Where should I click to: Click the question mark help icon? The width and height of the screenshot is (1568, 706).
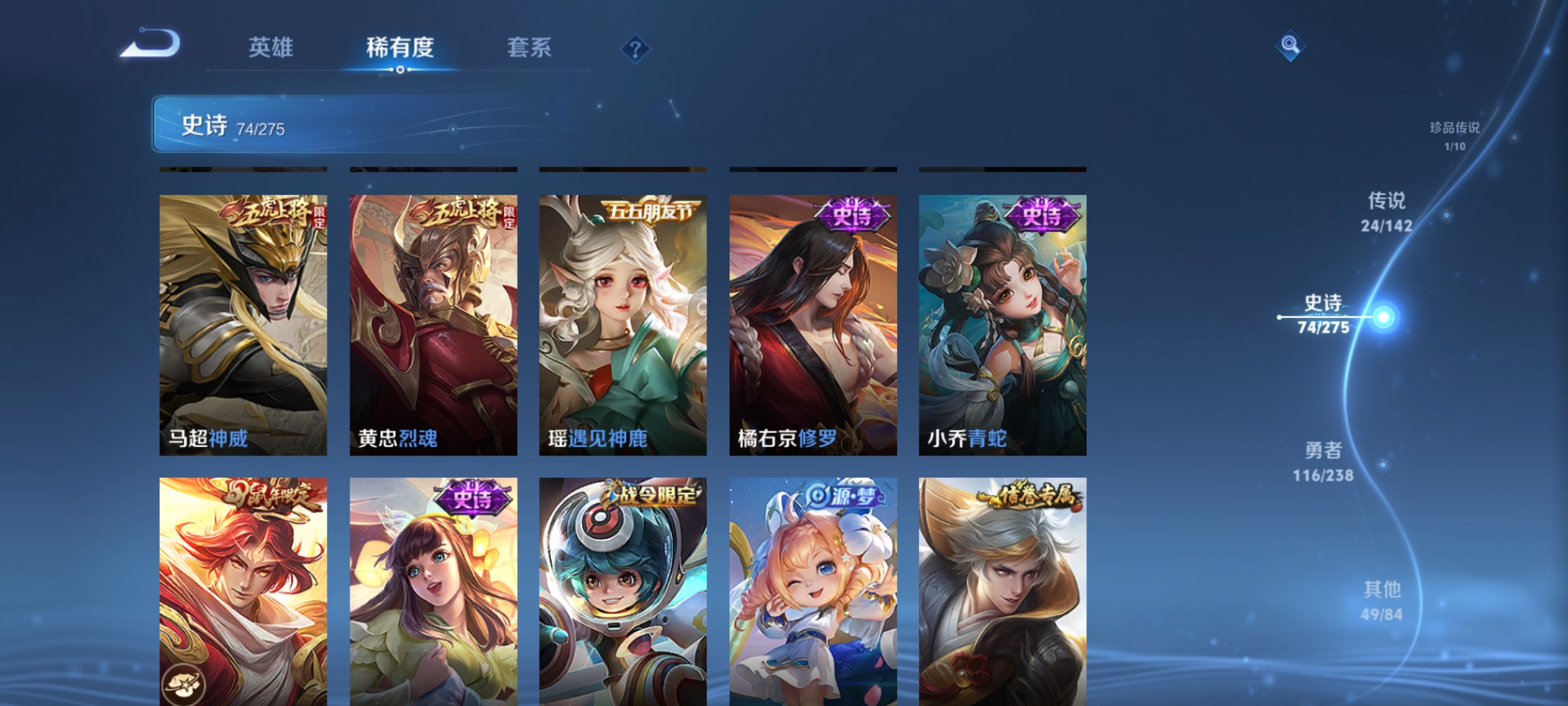[x=634, y=48]
